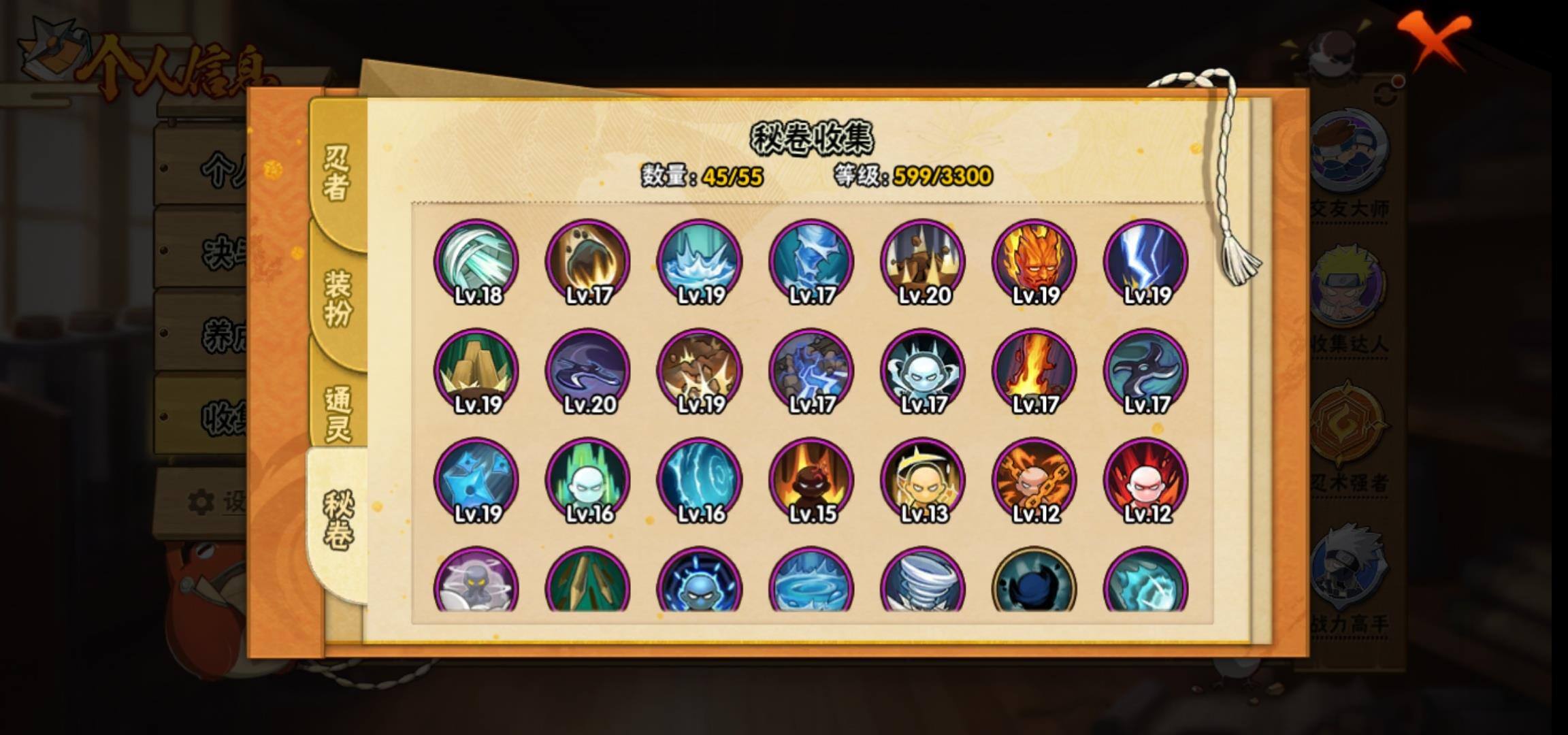This screenshot has height=735, width=1568.
Task: Select the 通灵 tab
Action: tap(338, 412)
